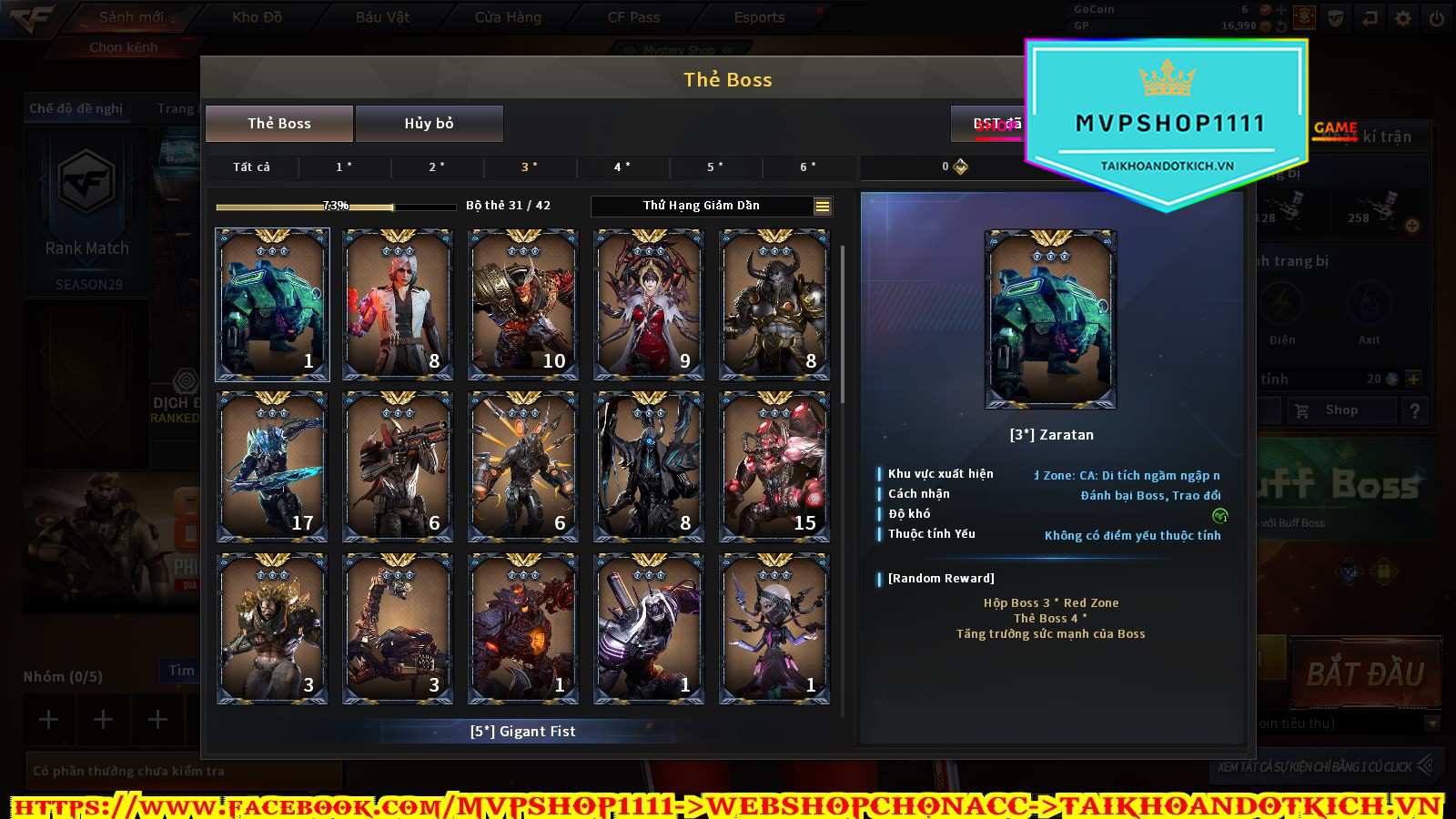Filter cards by 3 star
The width and height of the screenshot is (1456, 819).
pos(529,167)
